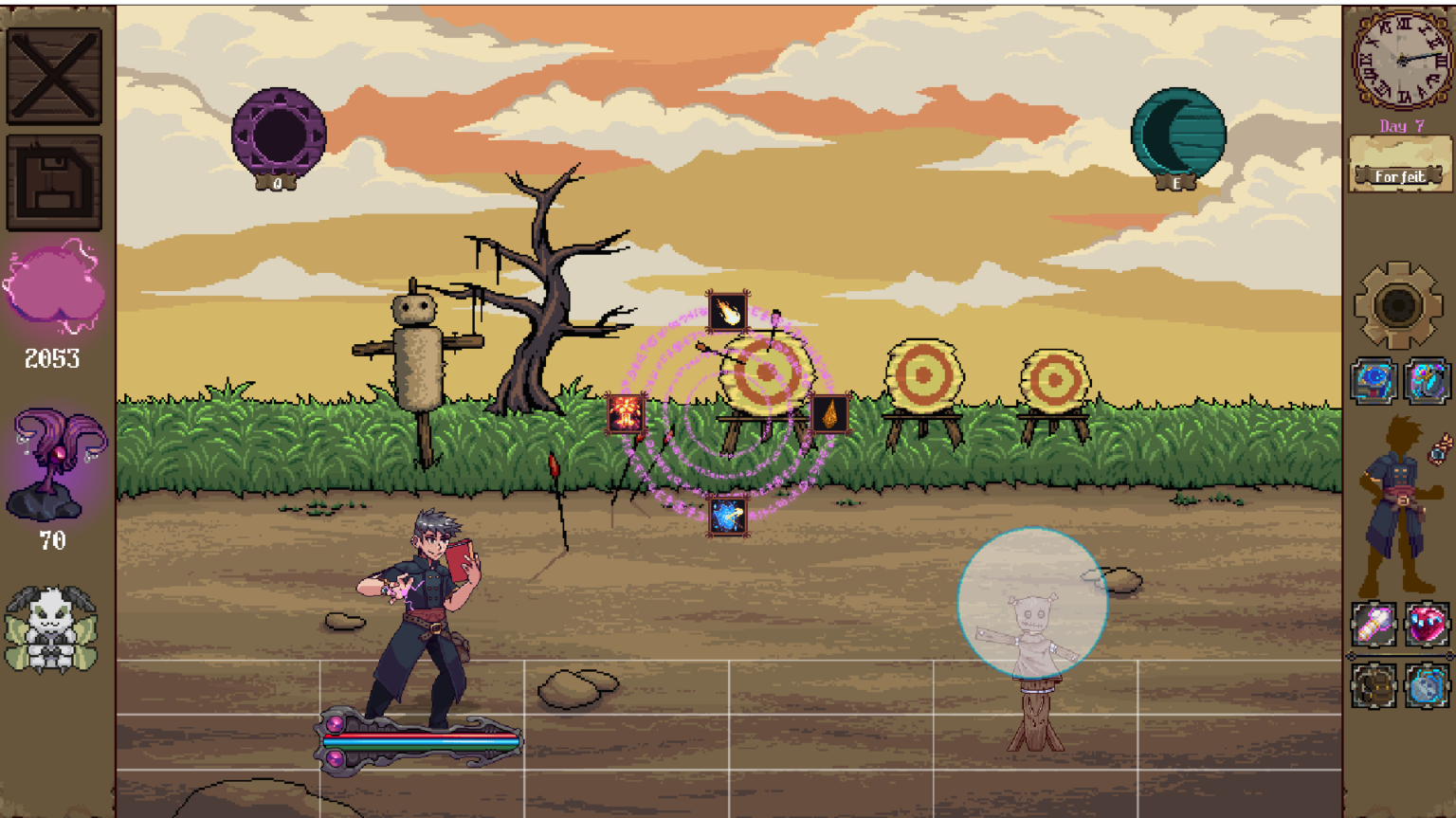Close the screen with the X button

click(54, 76)
